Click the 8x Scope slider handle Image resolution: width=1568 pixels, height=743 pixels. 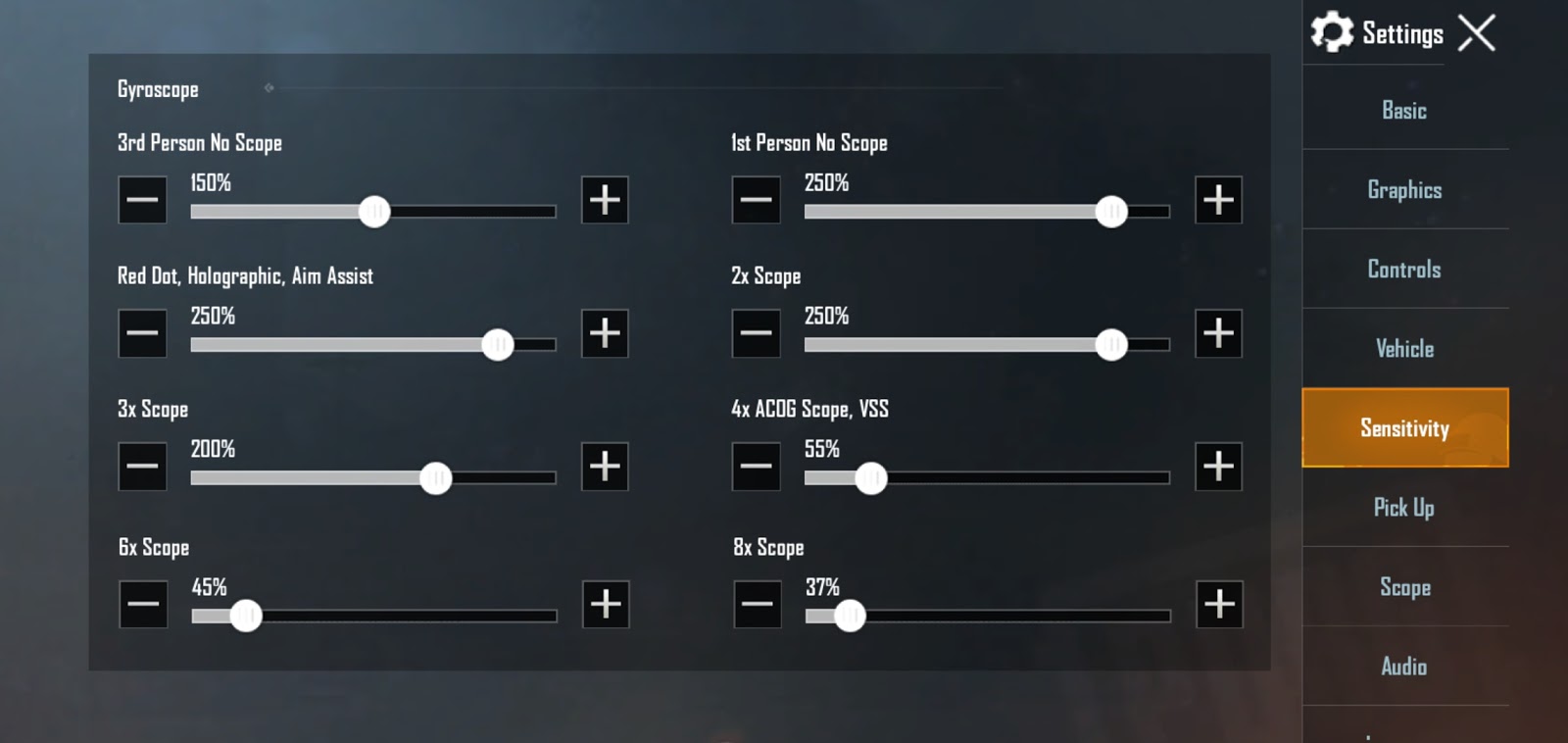849,616
